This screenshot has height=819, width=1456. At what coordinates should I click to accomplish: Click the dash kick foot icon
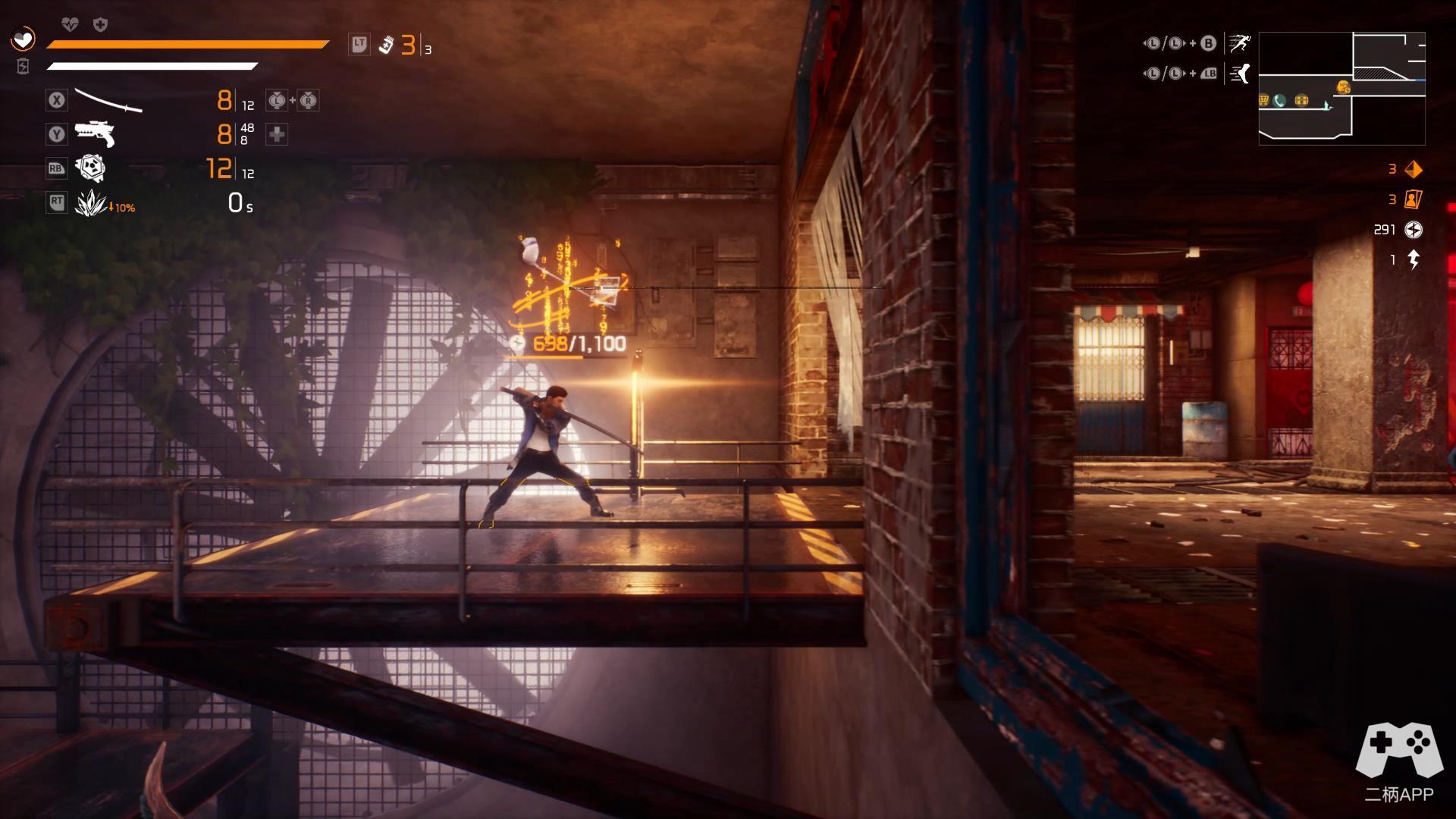(x=1240, y=74)
